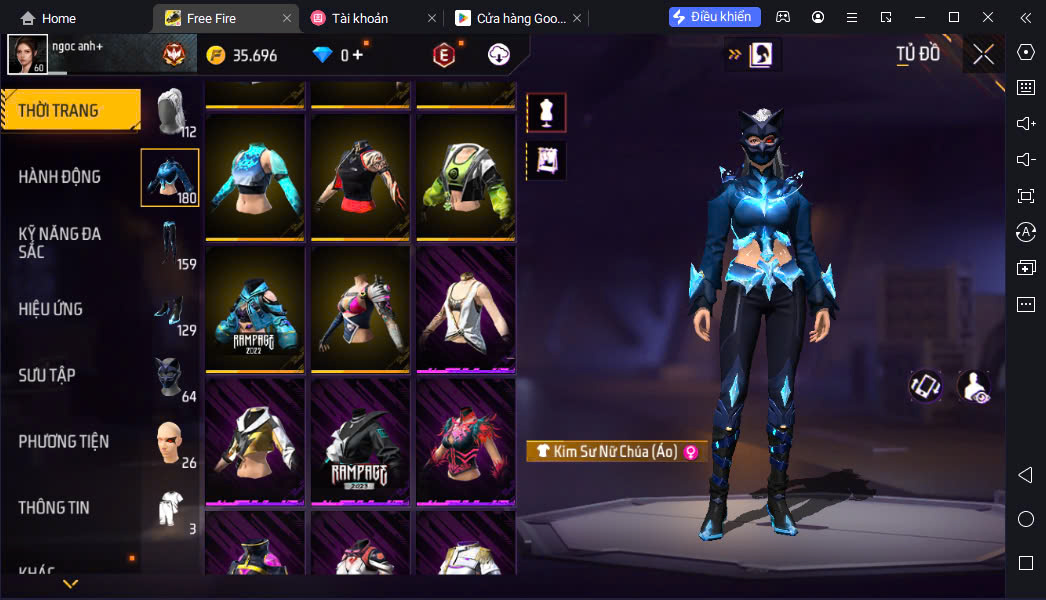Open the PHƯƠNG TIỆN category
Screen dimensions: 1046x600
pos(64,441)
